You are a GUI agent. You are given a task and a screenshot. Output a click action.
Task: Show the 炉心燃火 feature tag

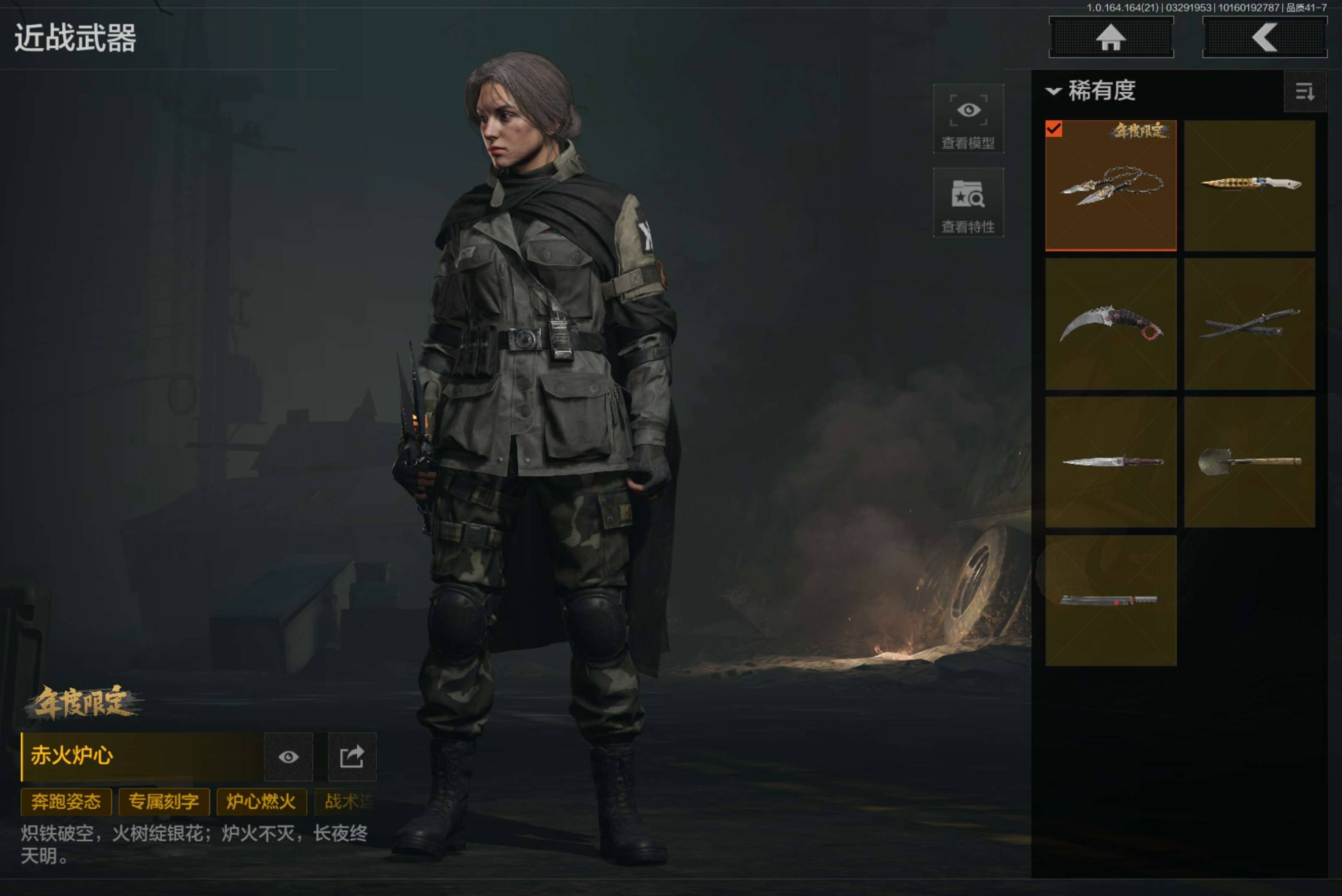pos(261,802)
